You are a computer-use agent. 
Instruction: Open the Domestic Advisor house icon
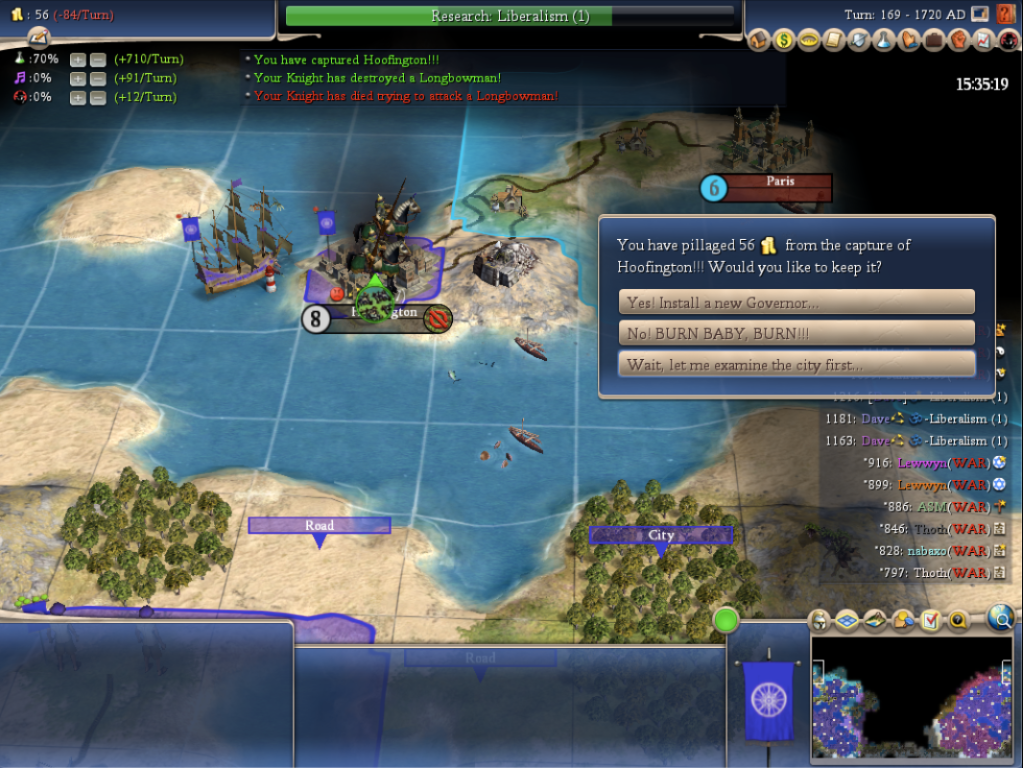758,40
